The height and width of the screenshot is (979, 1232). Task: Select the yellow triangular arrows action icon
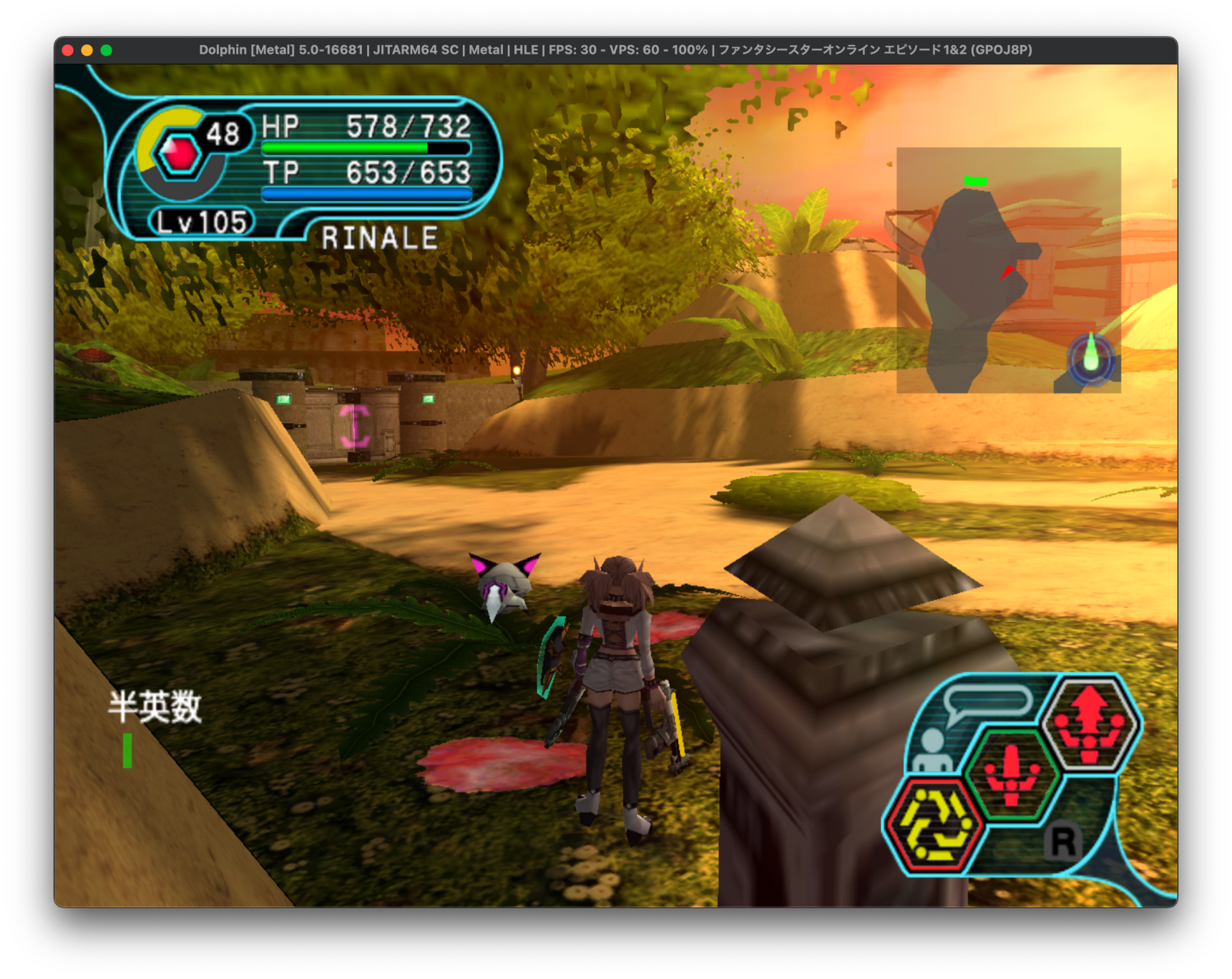pos(933,825)
